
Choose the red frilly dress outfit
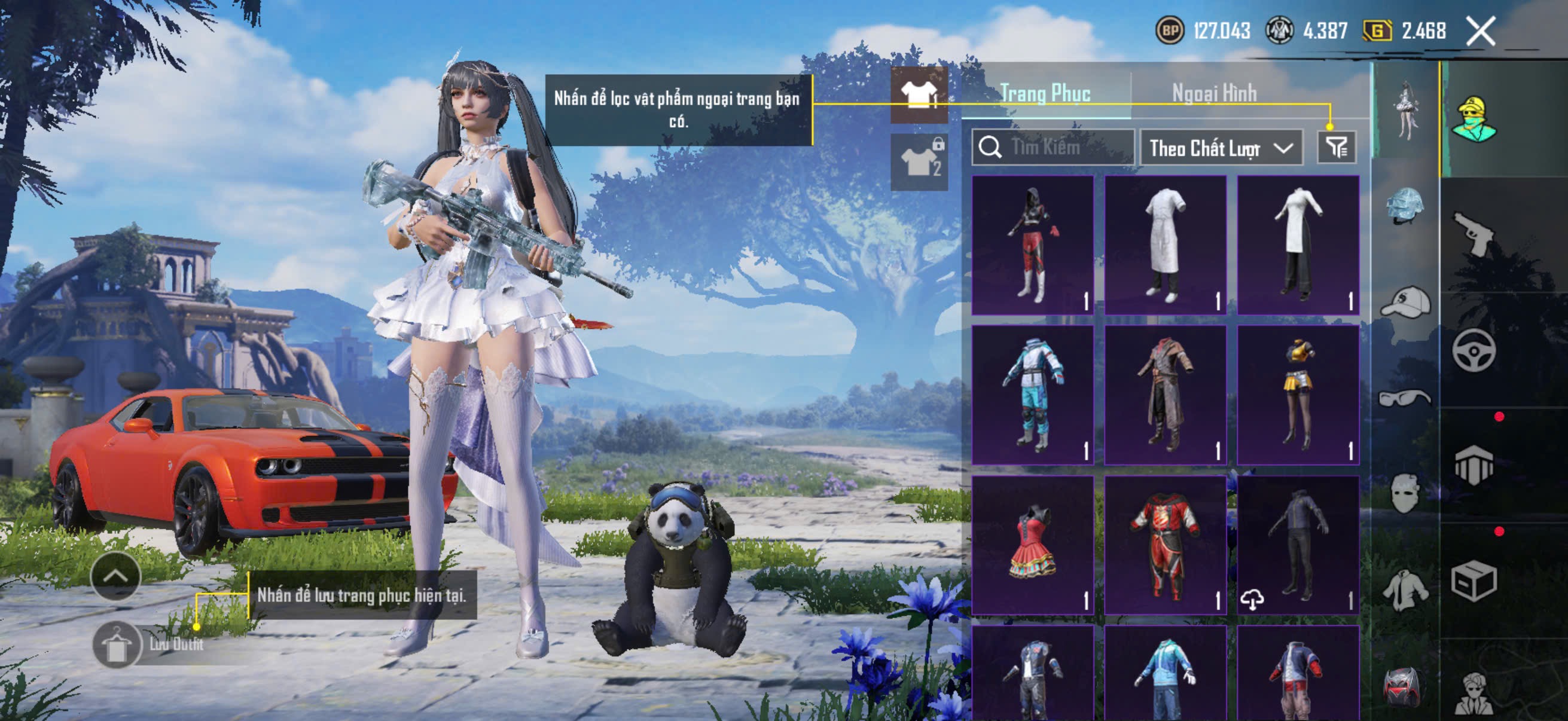coord(1032,545)
